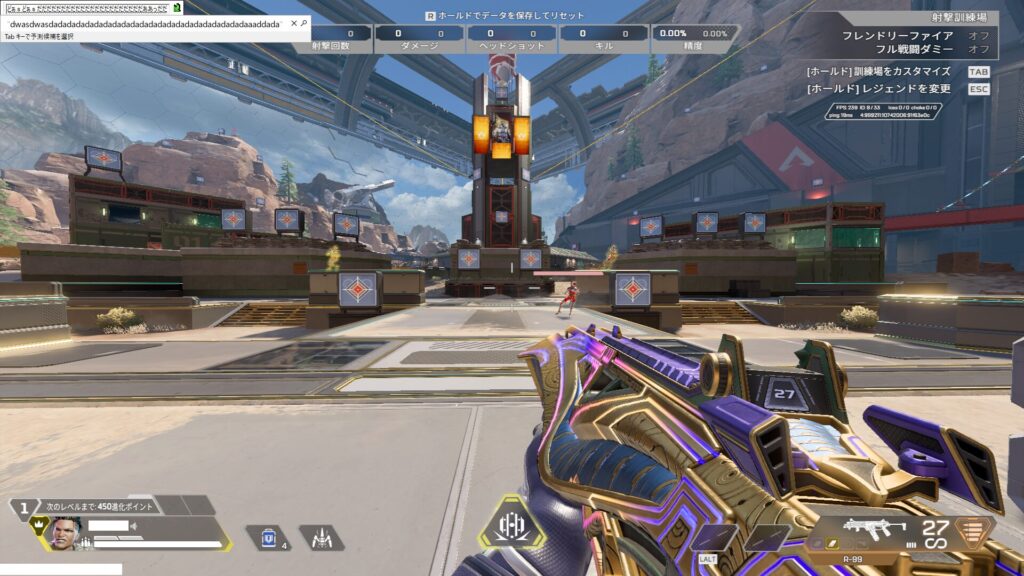Open the change legend option

pos(878,89)
